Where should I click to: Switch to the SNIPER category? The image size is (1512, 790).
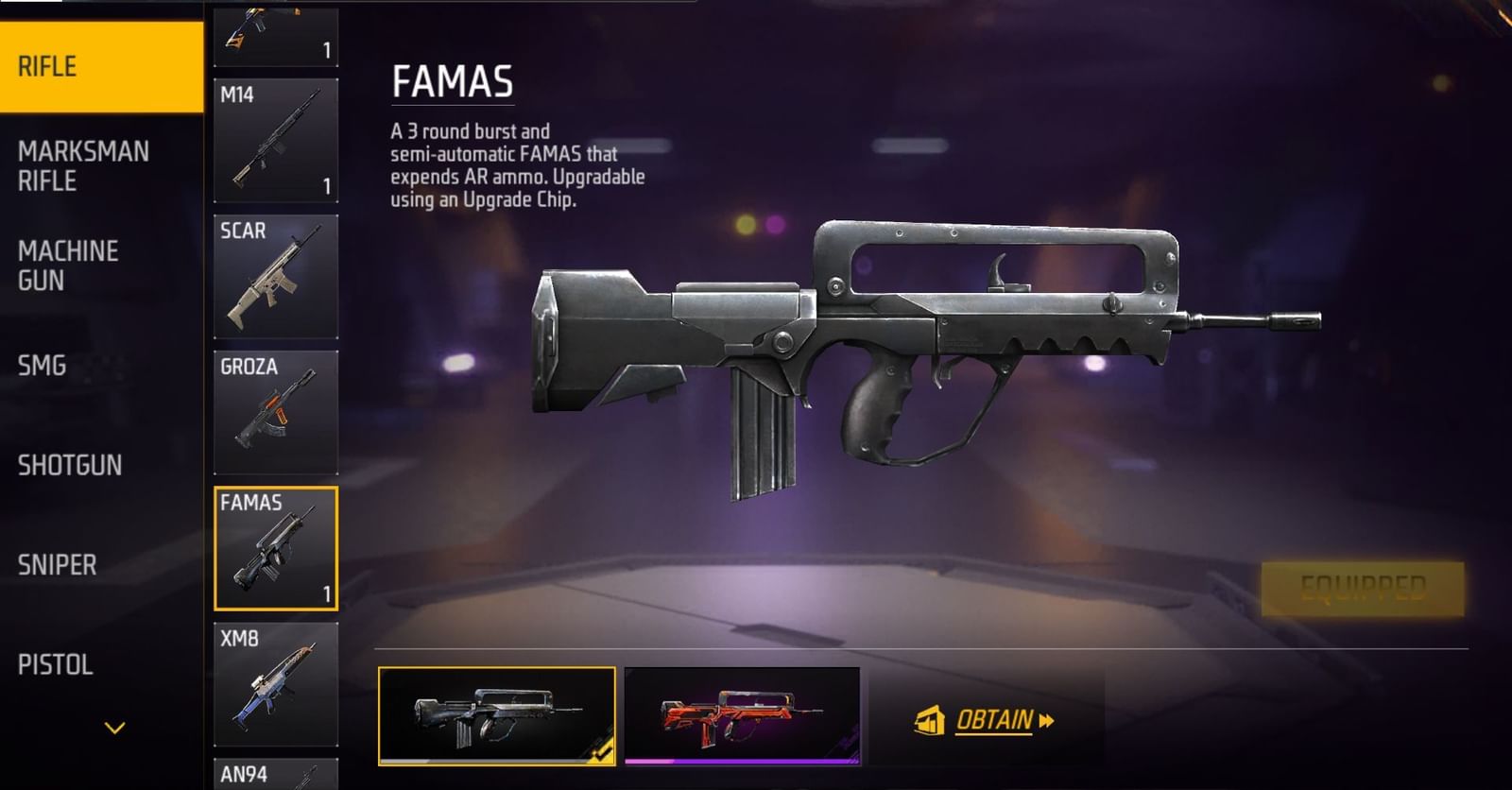57,565
